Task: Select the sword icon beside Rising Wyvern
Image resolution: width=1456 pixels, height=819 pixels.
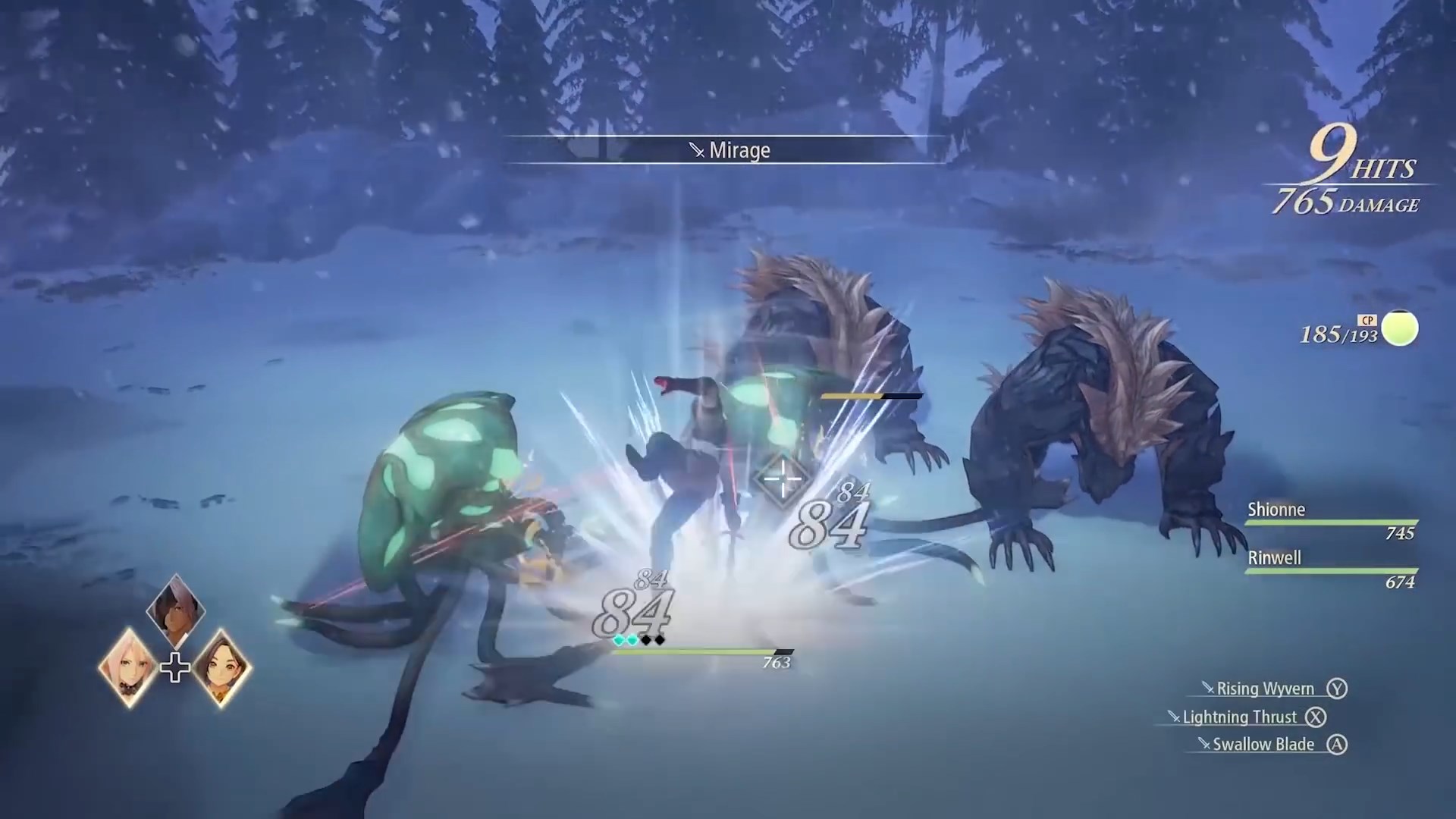Action: coord(1209,689)
